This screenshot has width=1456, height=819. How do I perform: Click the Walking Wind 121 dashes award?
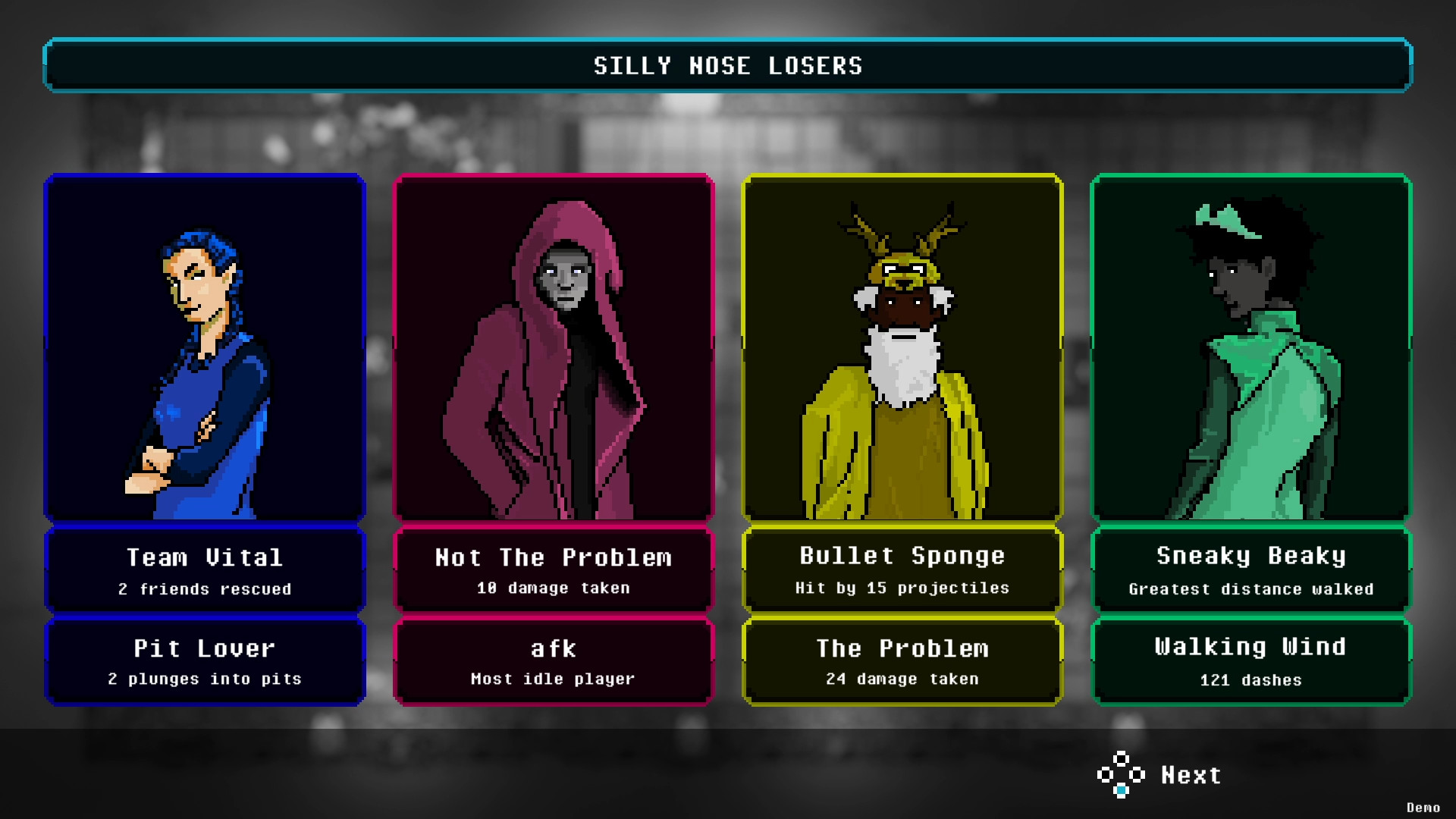(x=1251, y=661)
